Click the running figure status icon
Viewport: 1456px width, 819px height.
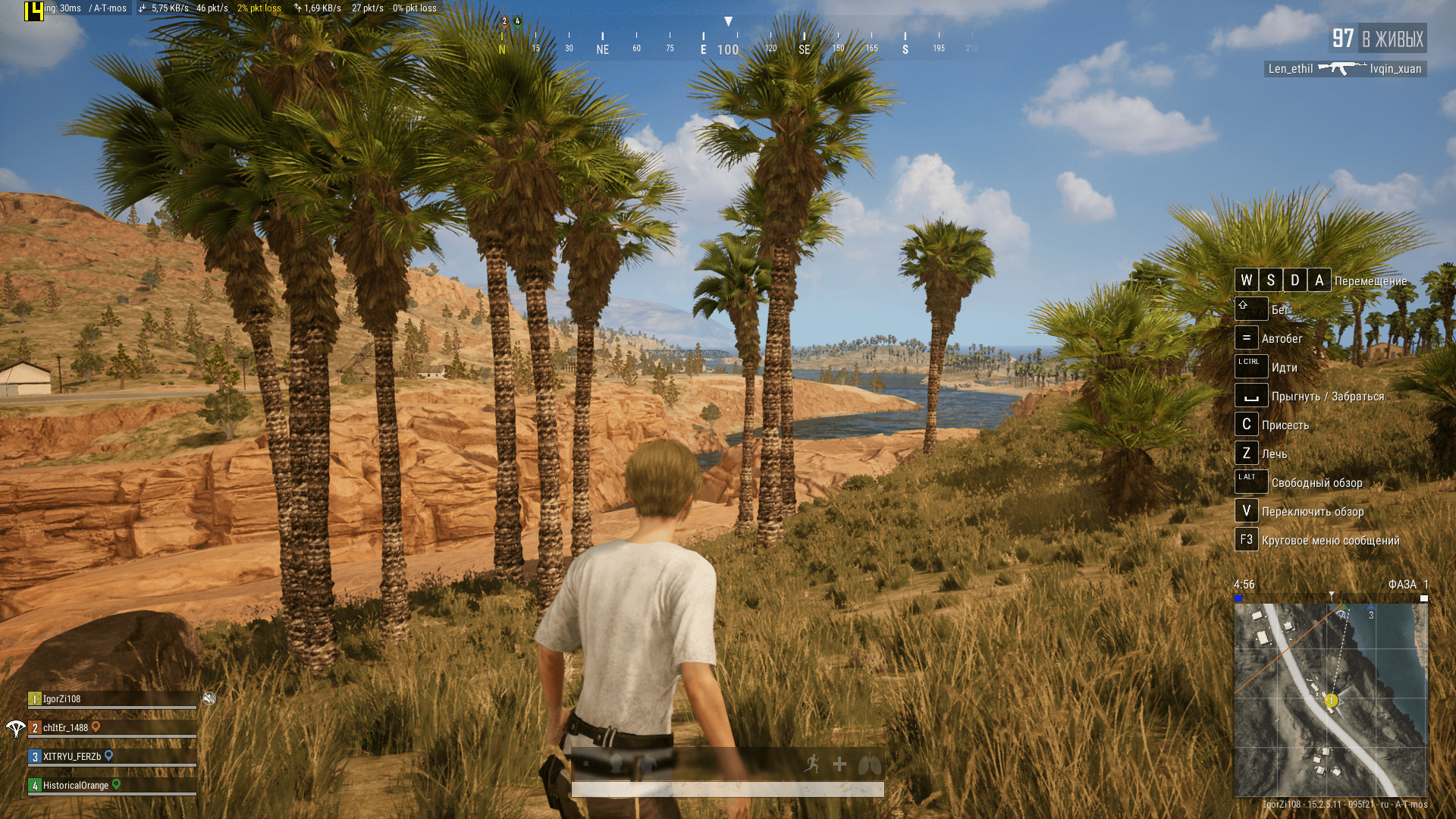[x=812, y=764]
